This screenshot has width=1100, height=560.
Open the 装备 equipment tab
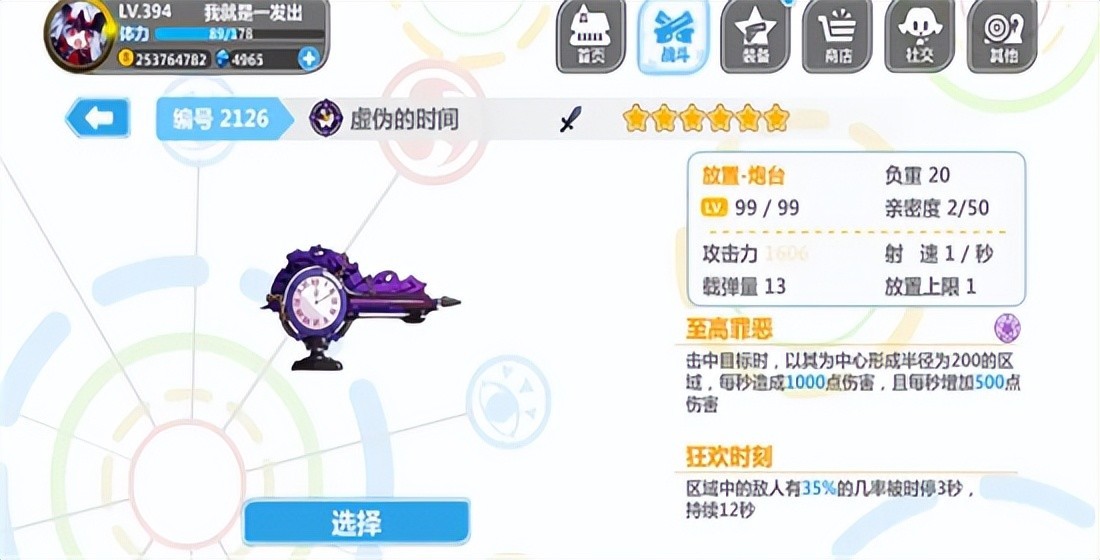pyautogui.click(x=755, y=37)
